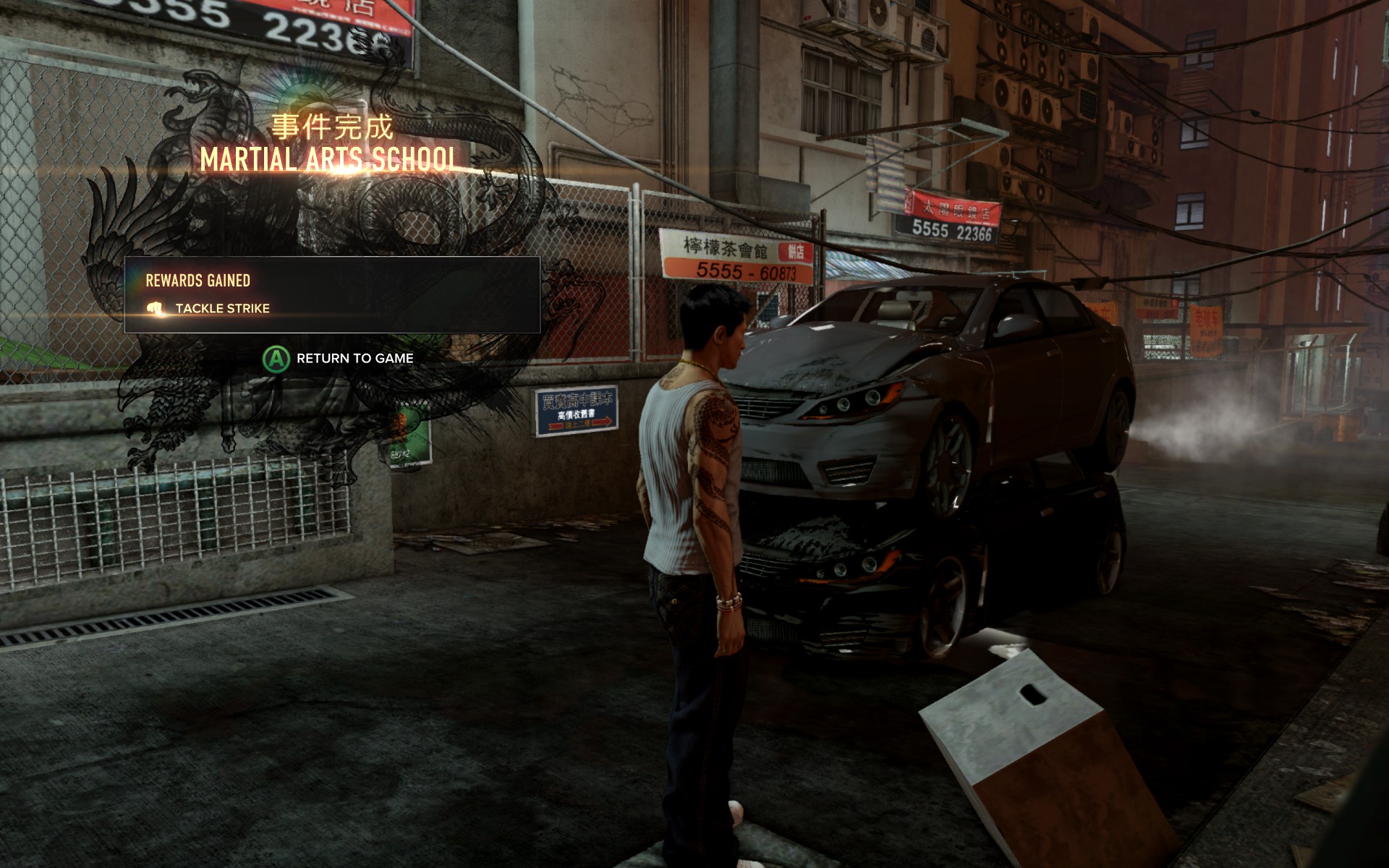Choose the Return to Game option
The width and height of the screenshot is (1389, 868).
click(339, 358)
